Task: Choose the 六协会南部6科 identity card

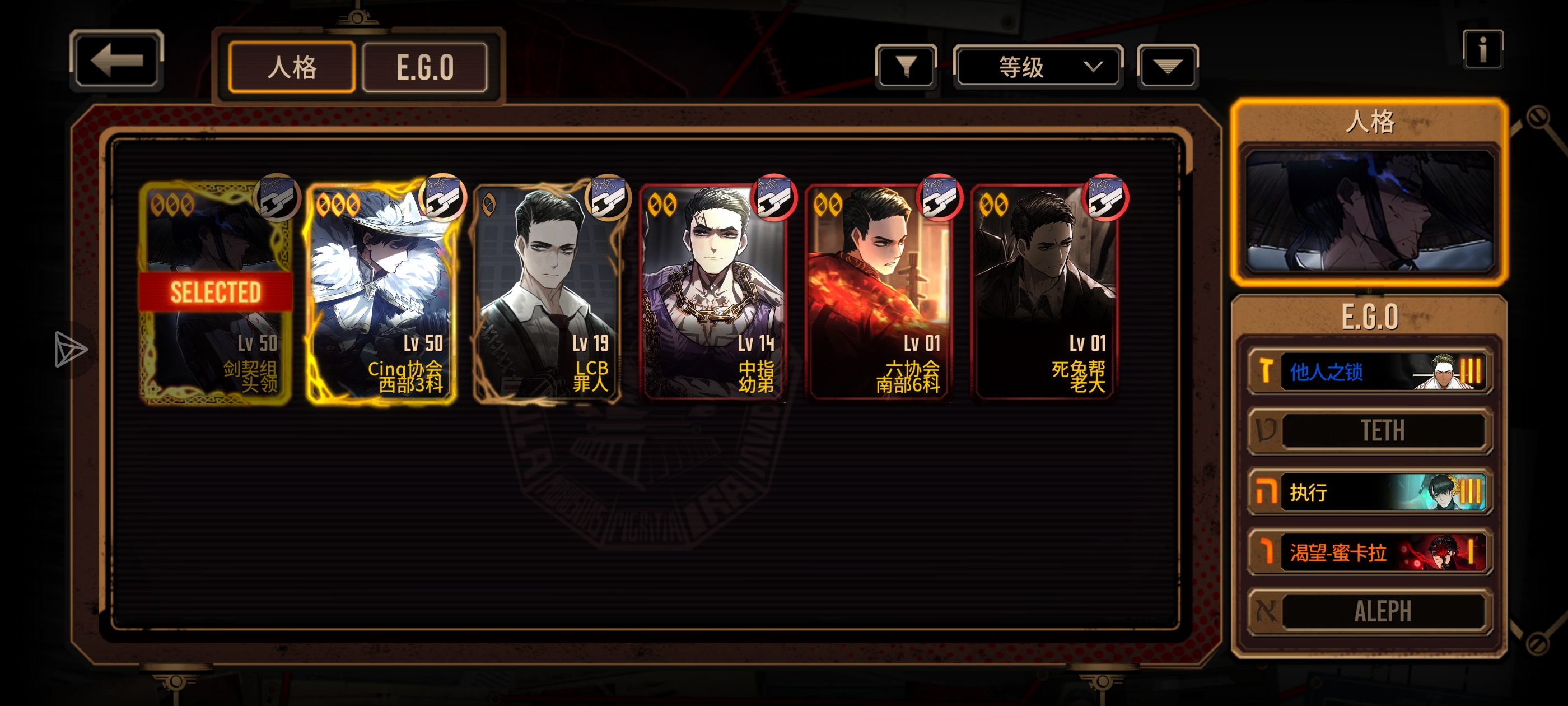Action: coord(878,292)
